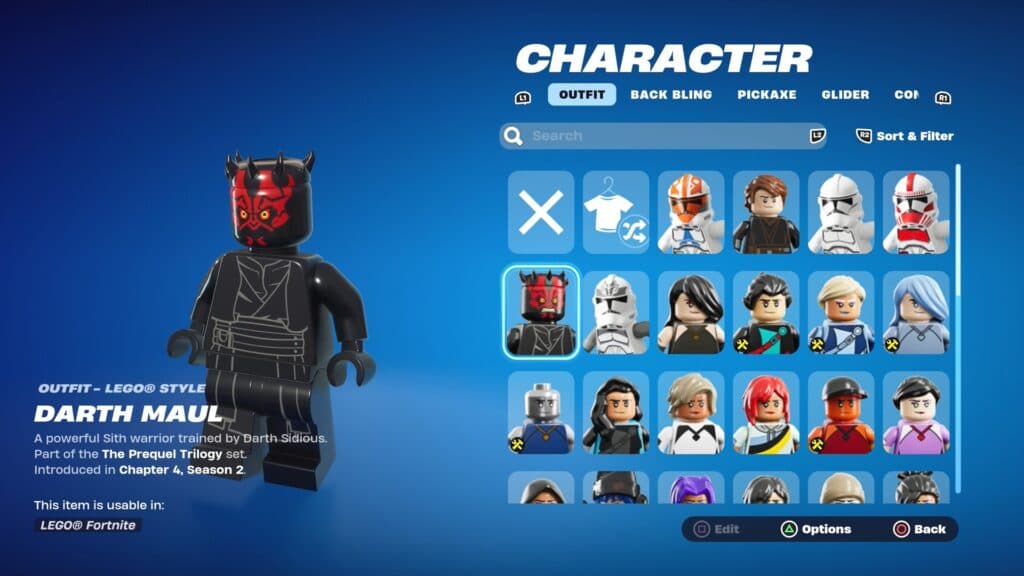Go Back from the character screen
Viewport: 1024px width, 576px height.
[x=919, y=529]
